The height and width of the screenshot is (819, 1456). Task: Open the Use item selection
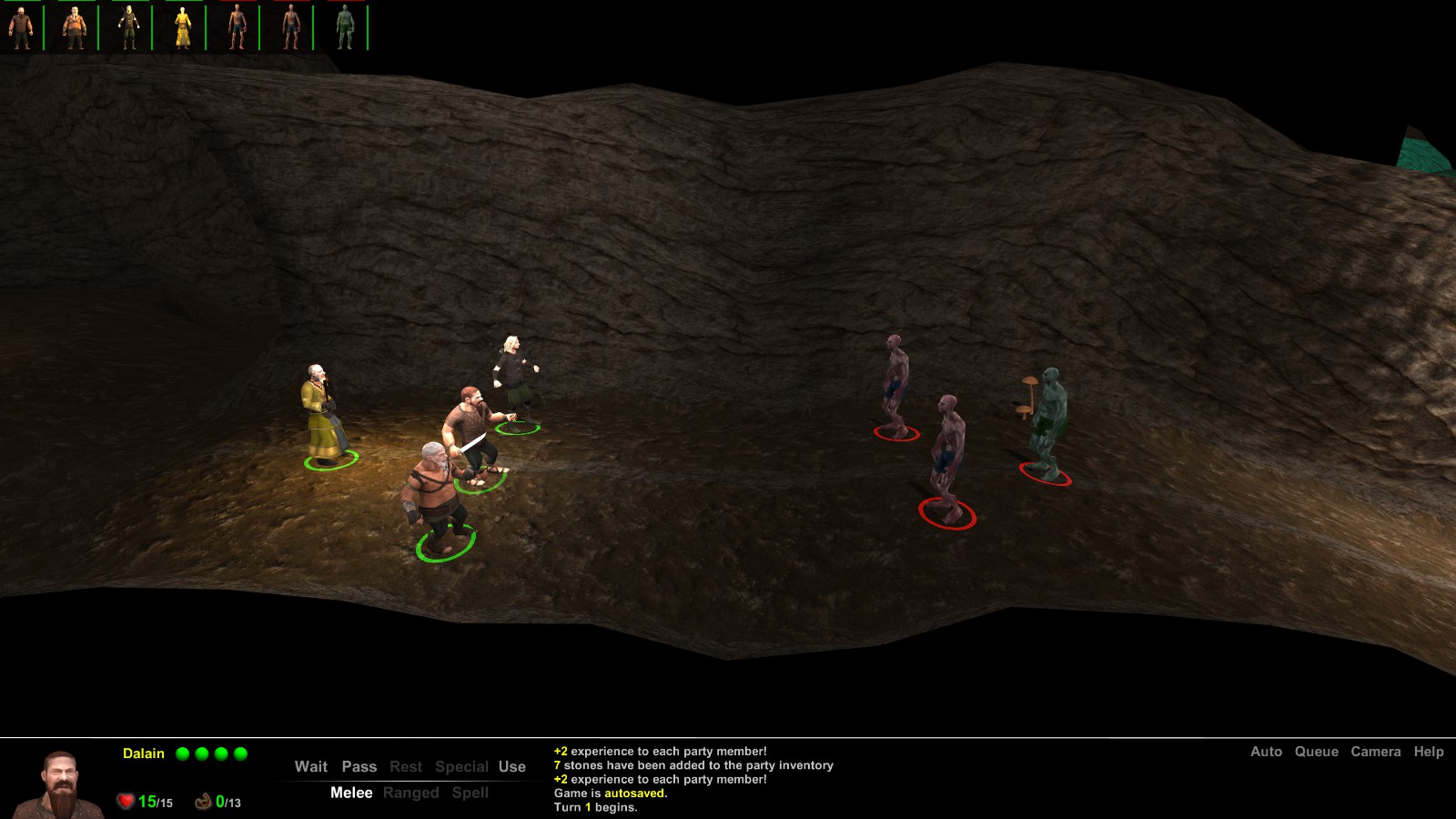click(x=512, y=767)
